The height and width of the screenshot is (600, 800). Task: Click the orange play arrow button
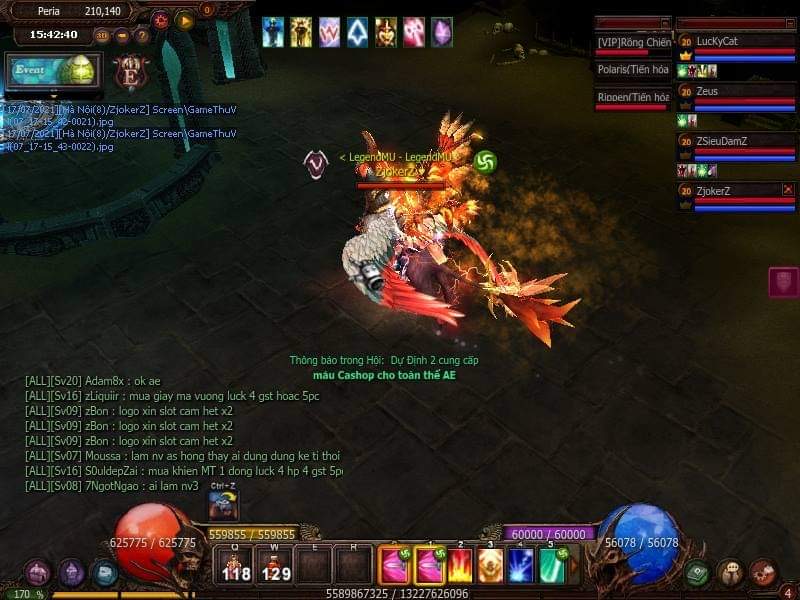click(x=185, y=19)
